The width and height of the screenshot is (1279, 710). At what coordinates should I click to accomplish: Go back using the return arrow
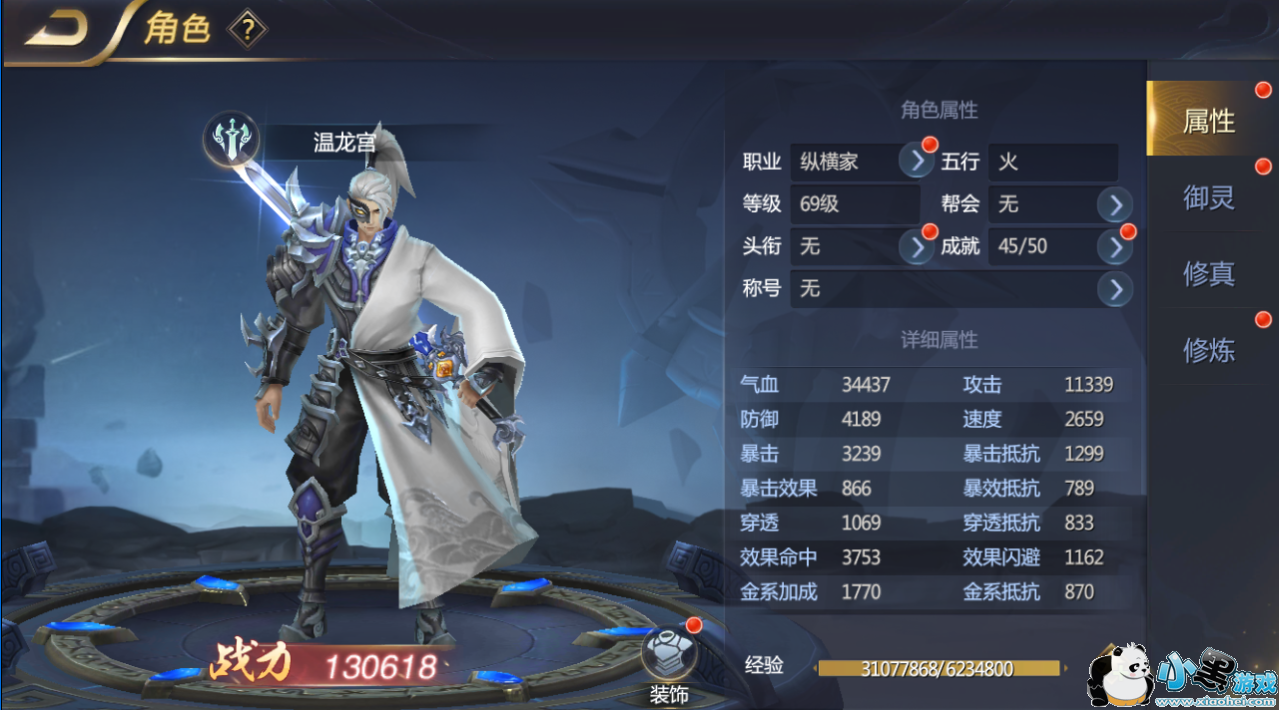point(57,29)
